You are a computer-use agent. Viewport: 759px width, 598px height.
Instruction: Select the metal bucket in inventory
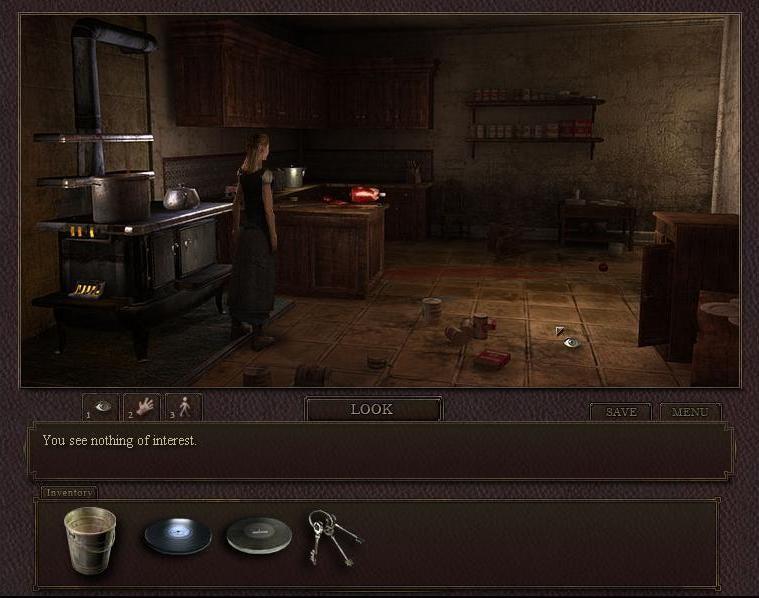click(x=90, y=539)
